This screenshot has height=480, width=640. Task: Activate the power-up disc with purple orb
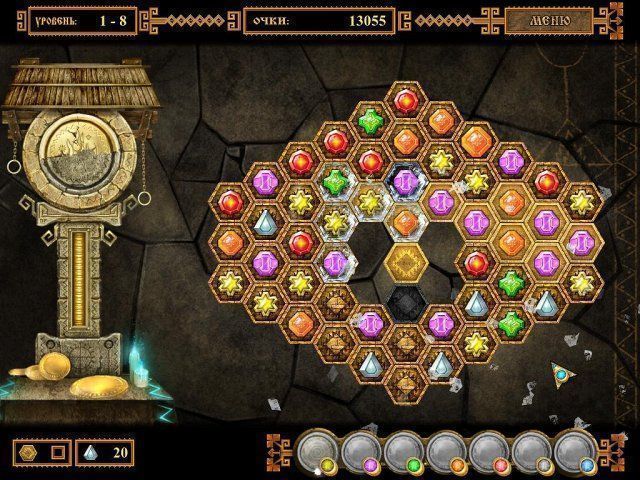tap(360, 452)
